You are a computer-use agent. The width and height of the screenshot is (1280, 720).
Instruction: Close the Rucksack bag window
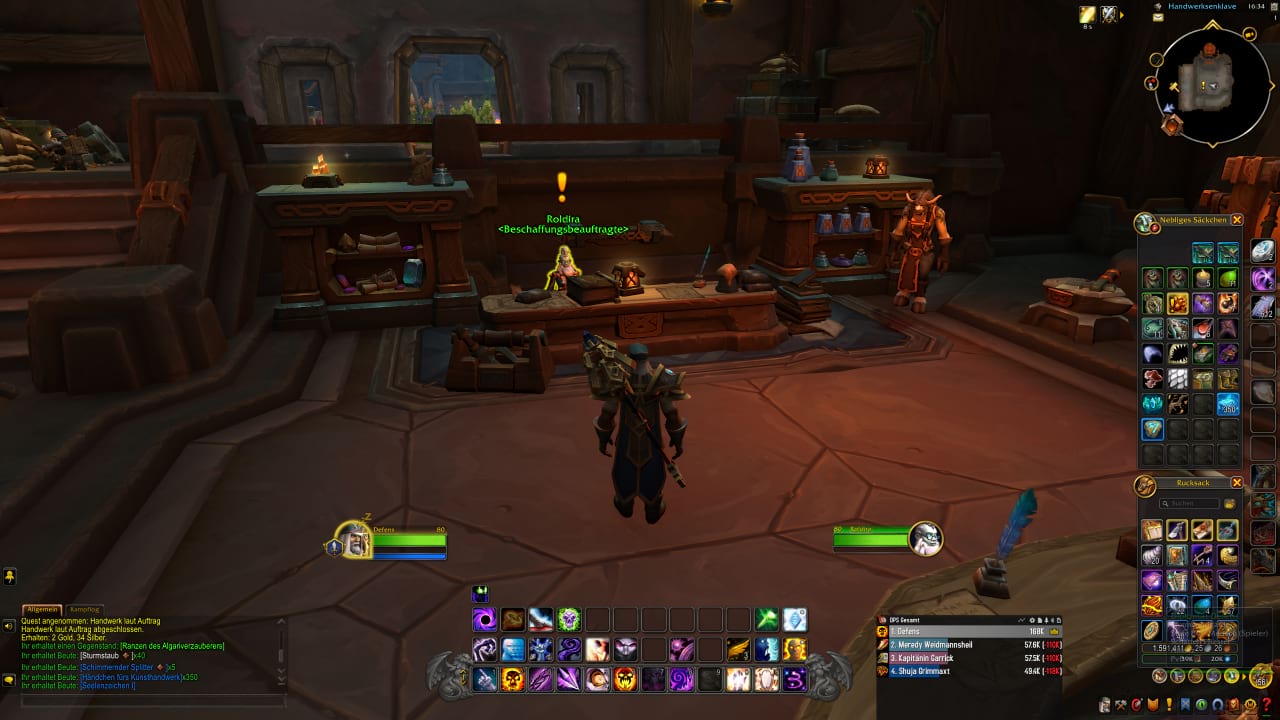click(1237, 483)
